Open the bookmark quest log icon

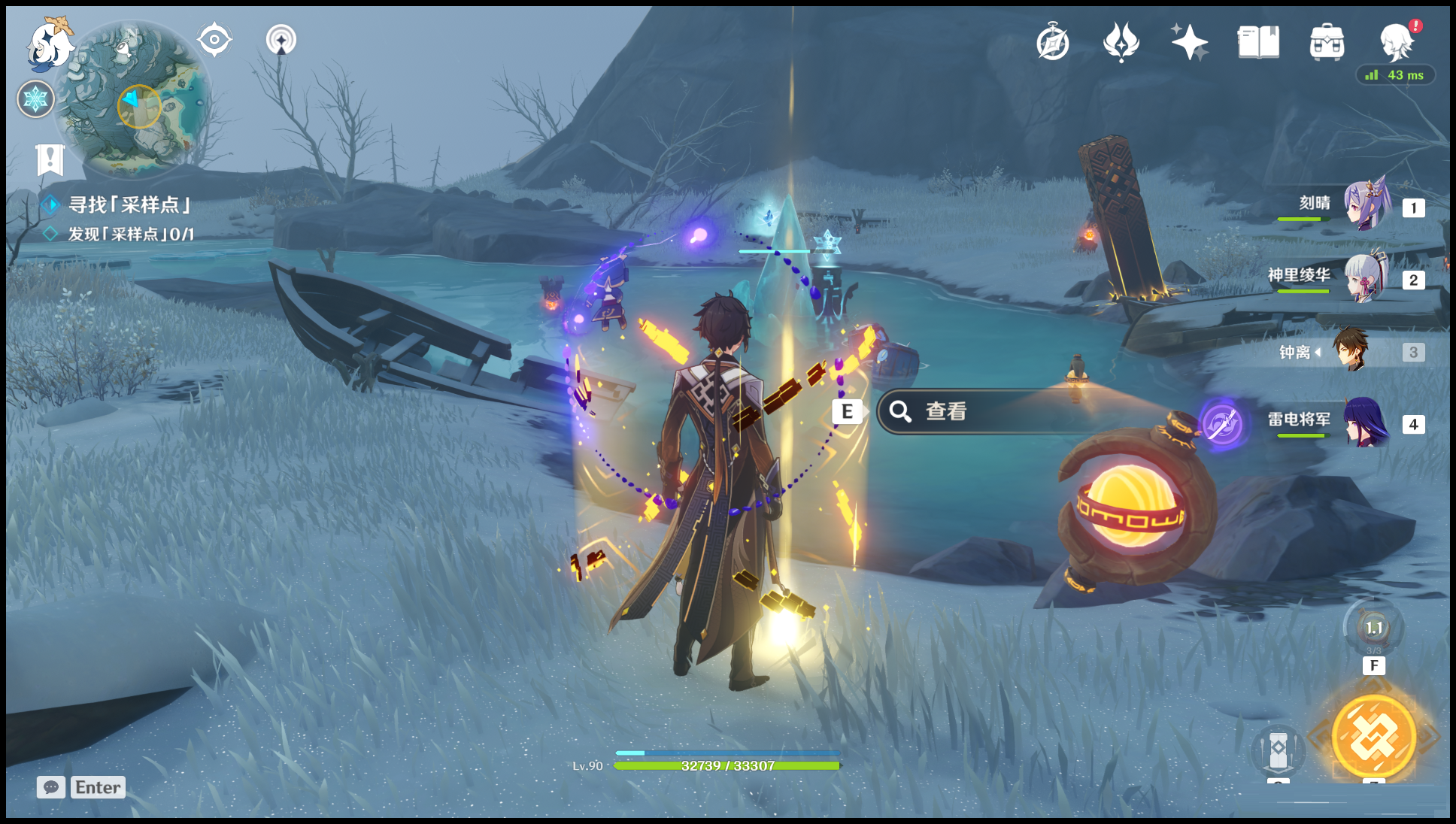(50, 160)
